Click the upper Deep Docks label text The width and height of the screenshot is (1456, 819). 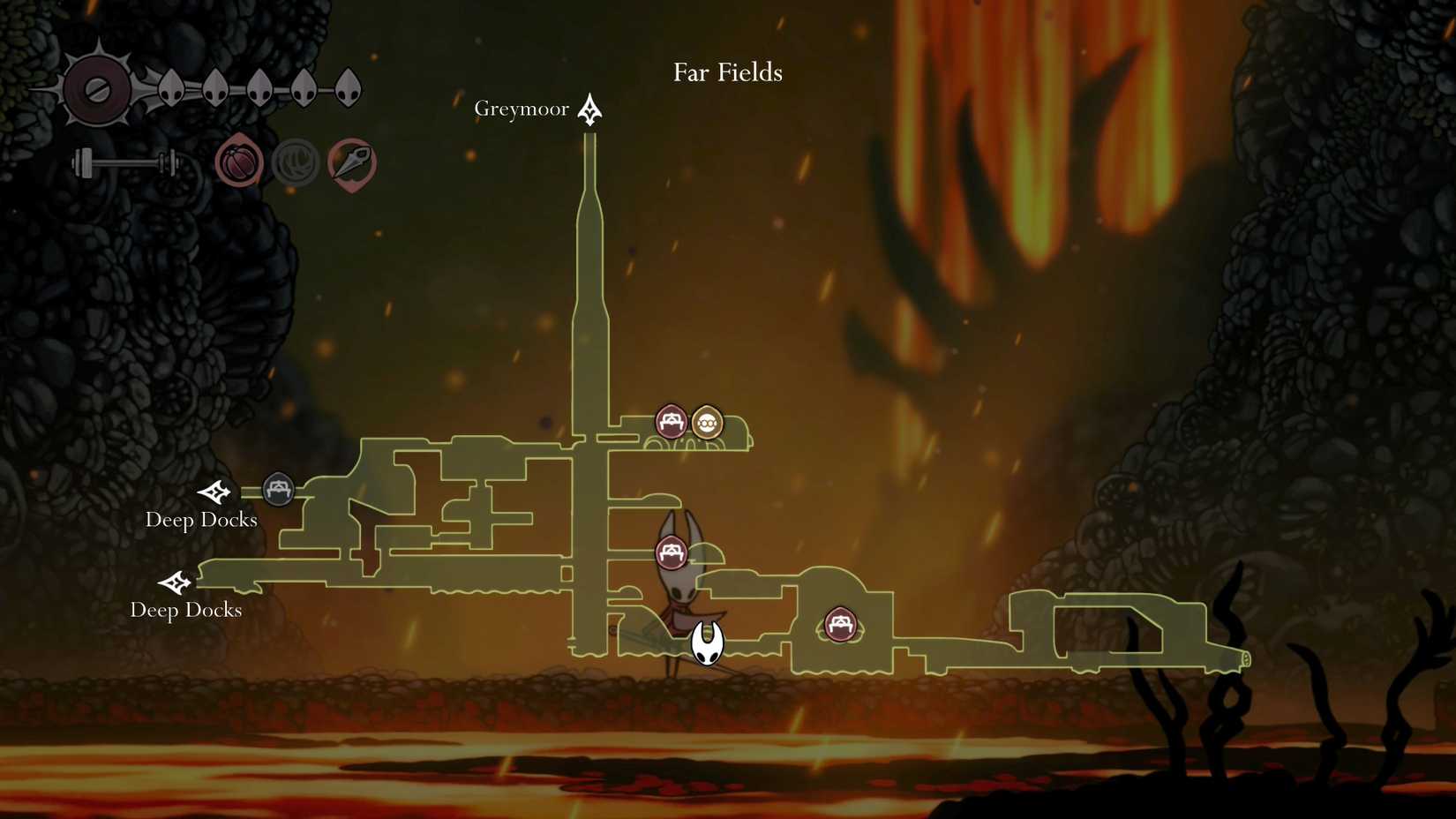[201, 521]
